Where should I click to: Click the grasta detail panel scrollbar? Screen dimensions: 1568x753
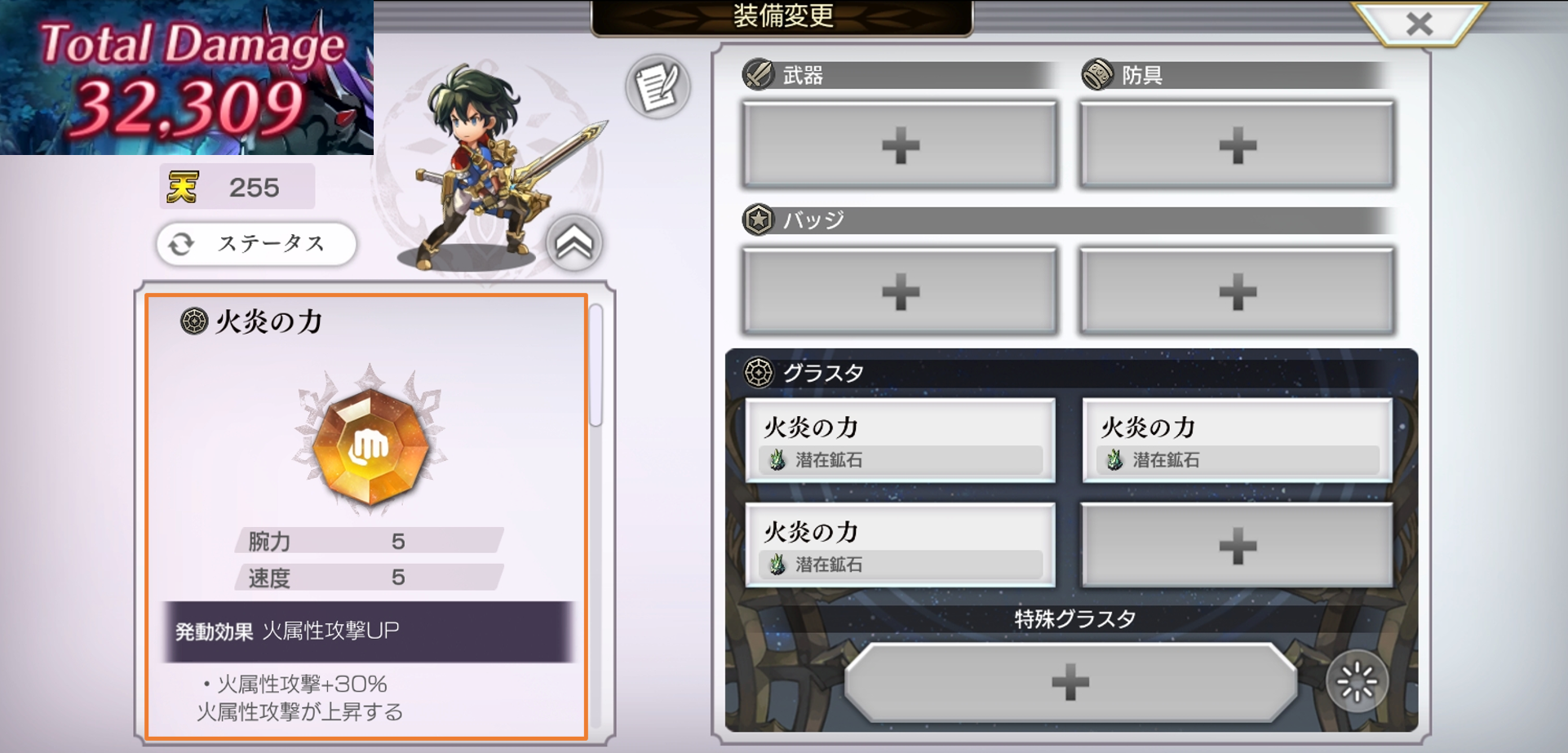(596, 365)
